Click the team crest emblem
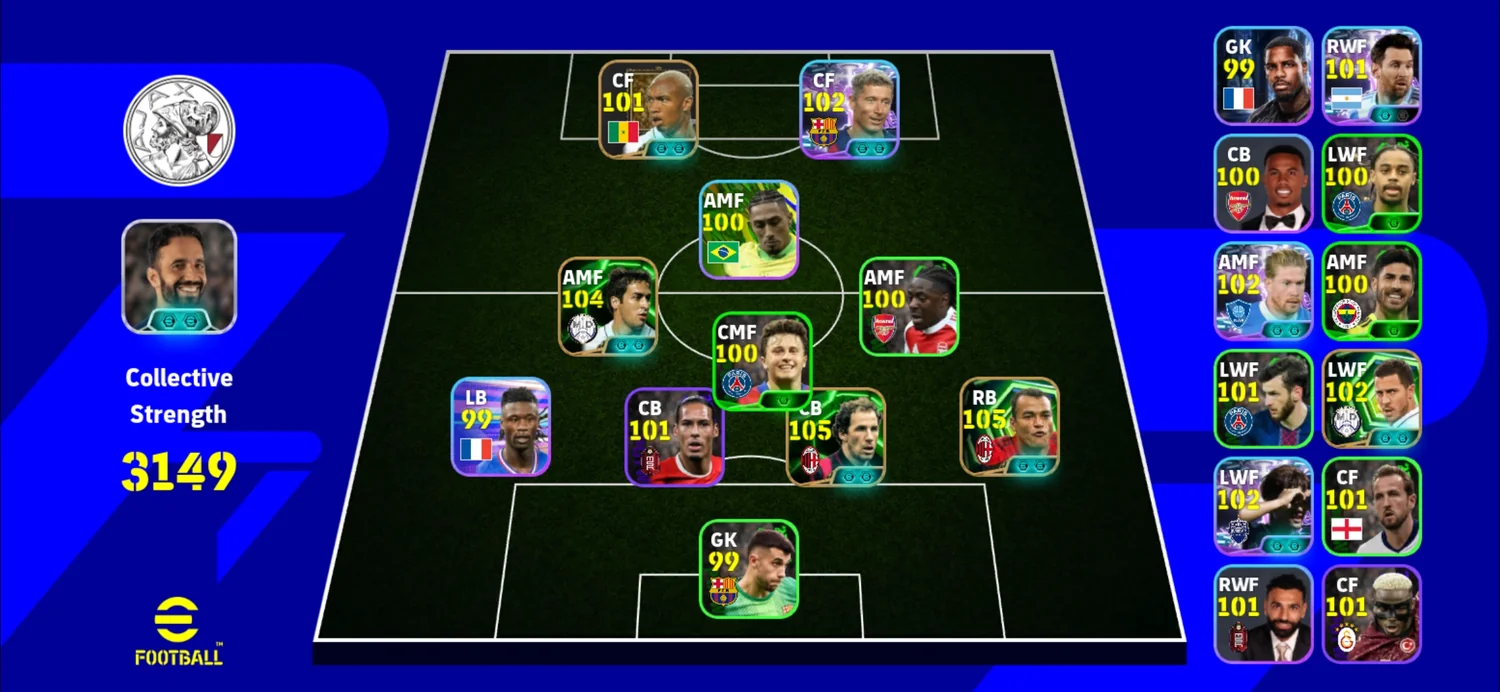Viewport: 1500px width, 692px height. point(179,131)
